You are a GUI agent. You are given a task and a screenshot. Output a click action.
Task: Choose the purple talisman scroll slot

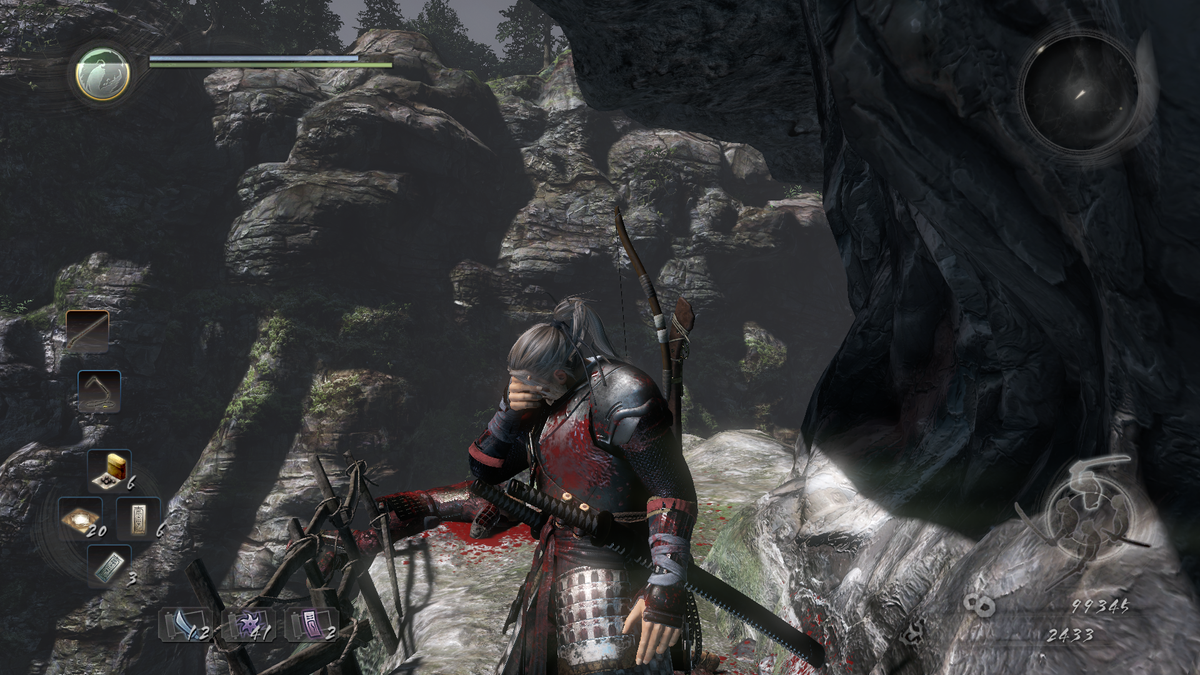coord(308,624)
